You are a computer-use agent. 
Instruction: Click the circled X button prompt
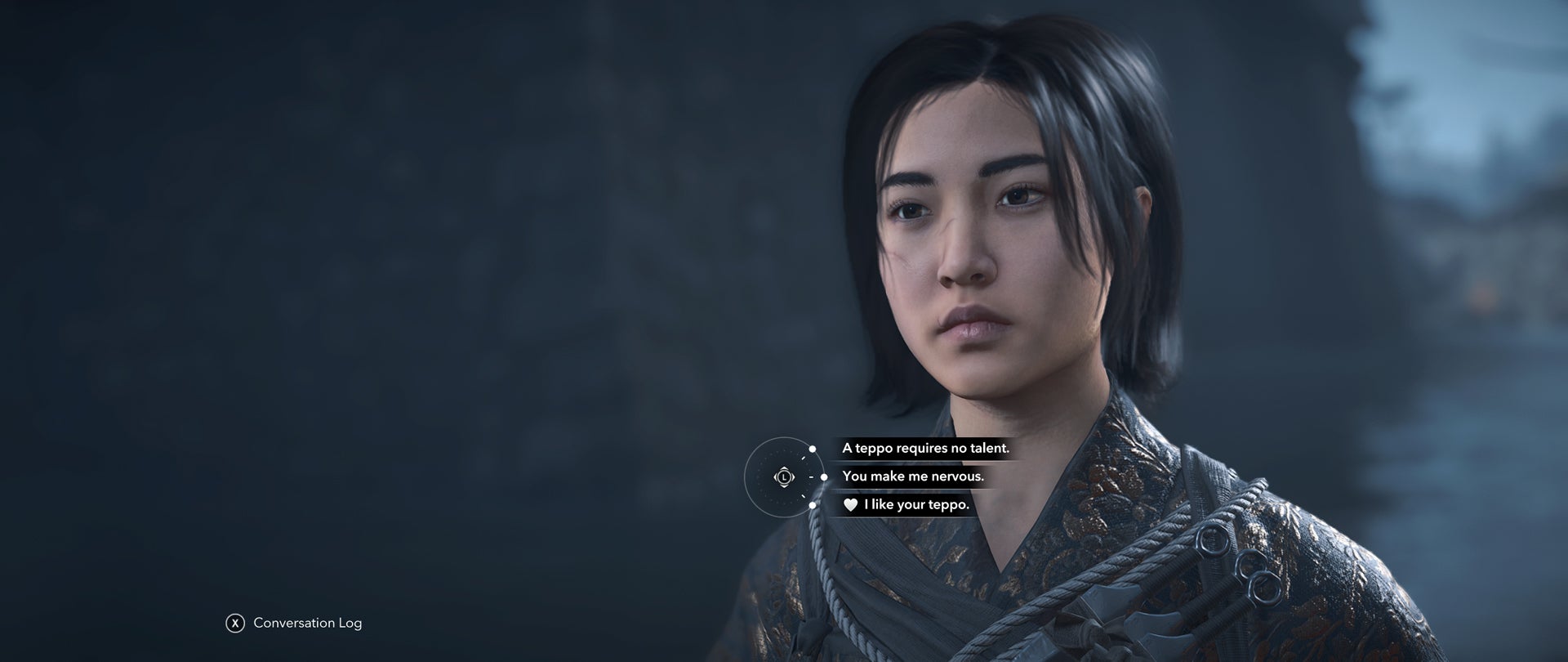click(x=237, y=622)
